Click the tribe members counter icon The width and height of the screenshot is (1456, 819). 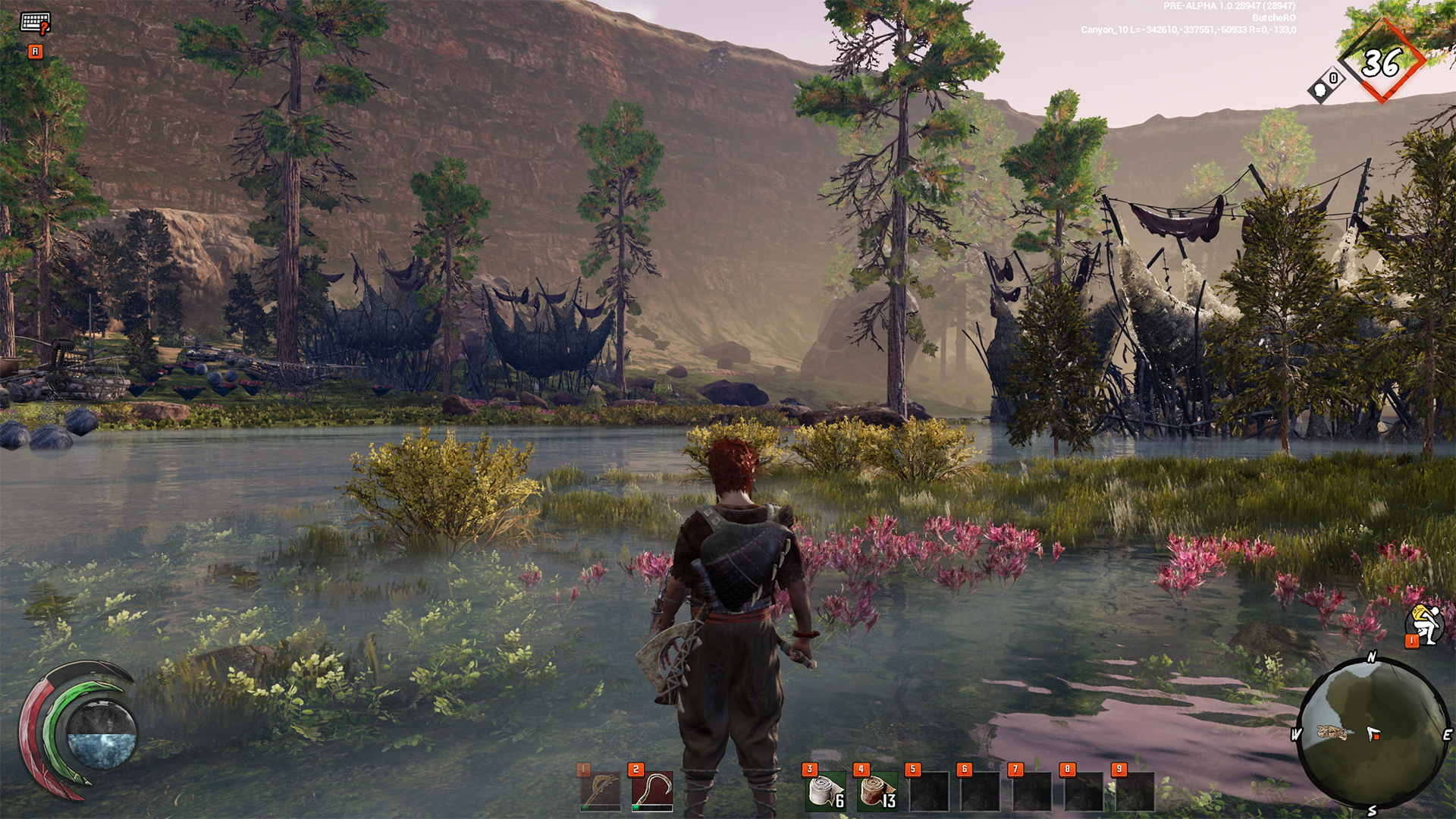pos(1325,85)
